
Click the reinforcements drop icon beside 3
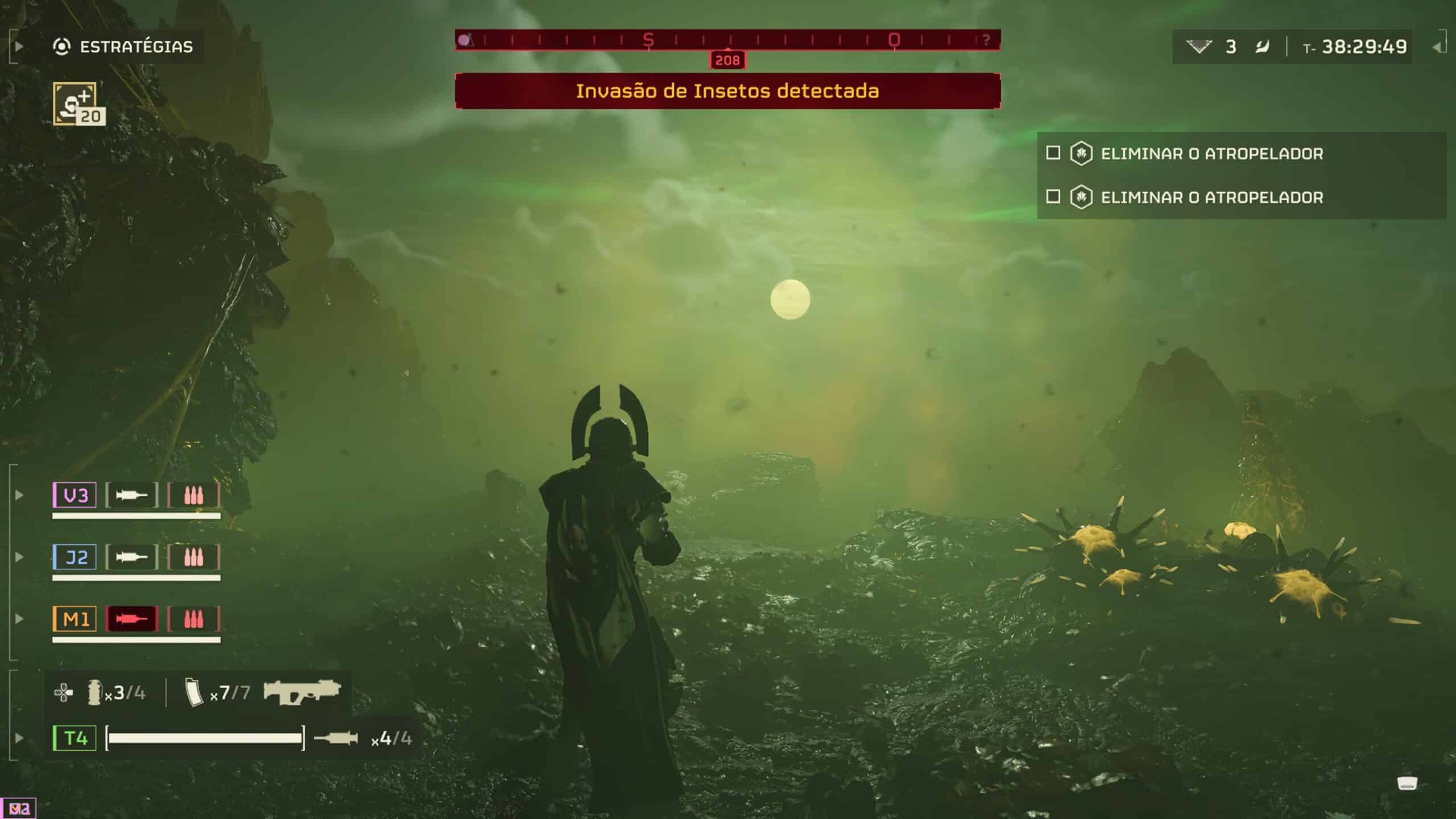coord(1199,47)
